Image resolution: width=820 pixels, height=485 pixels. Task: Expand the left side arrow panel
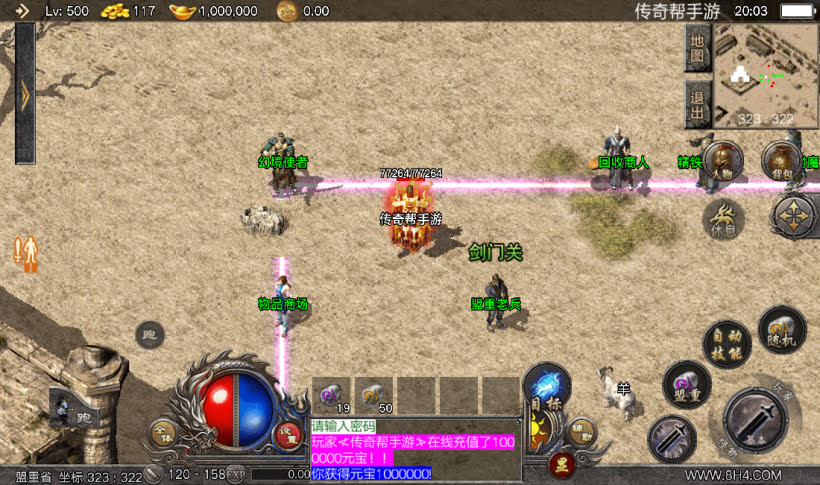point(25,92)
